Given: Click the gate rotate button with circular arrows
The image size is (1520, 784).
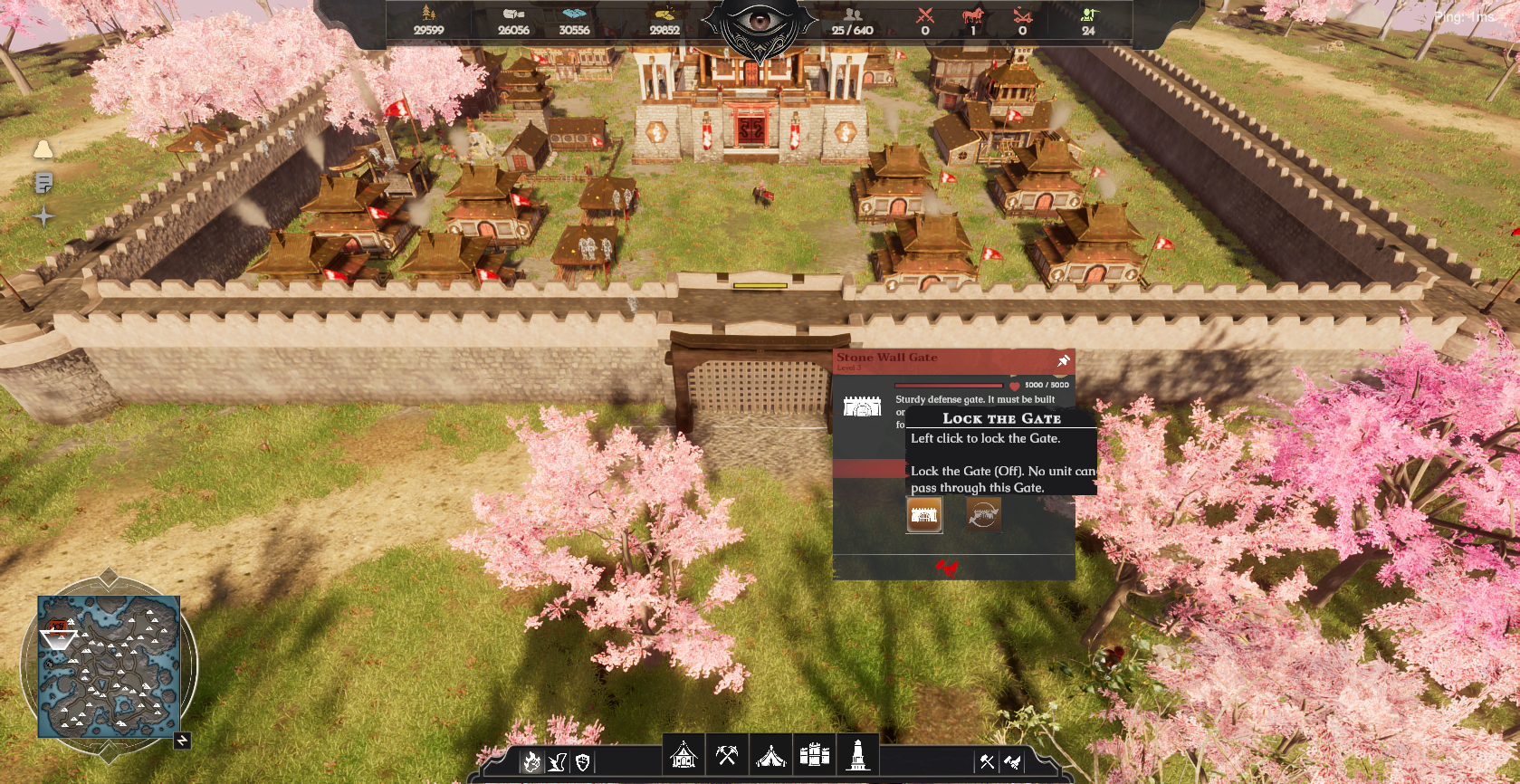Looking at the screenshot, I should coord(983,515).
